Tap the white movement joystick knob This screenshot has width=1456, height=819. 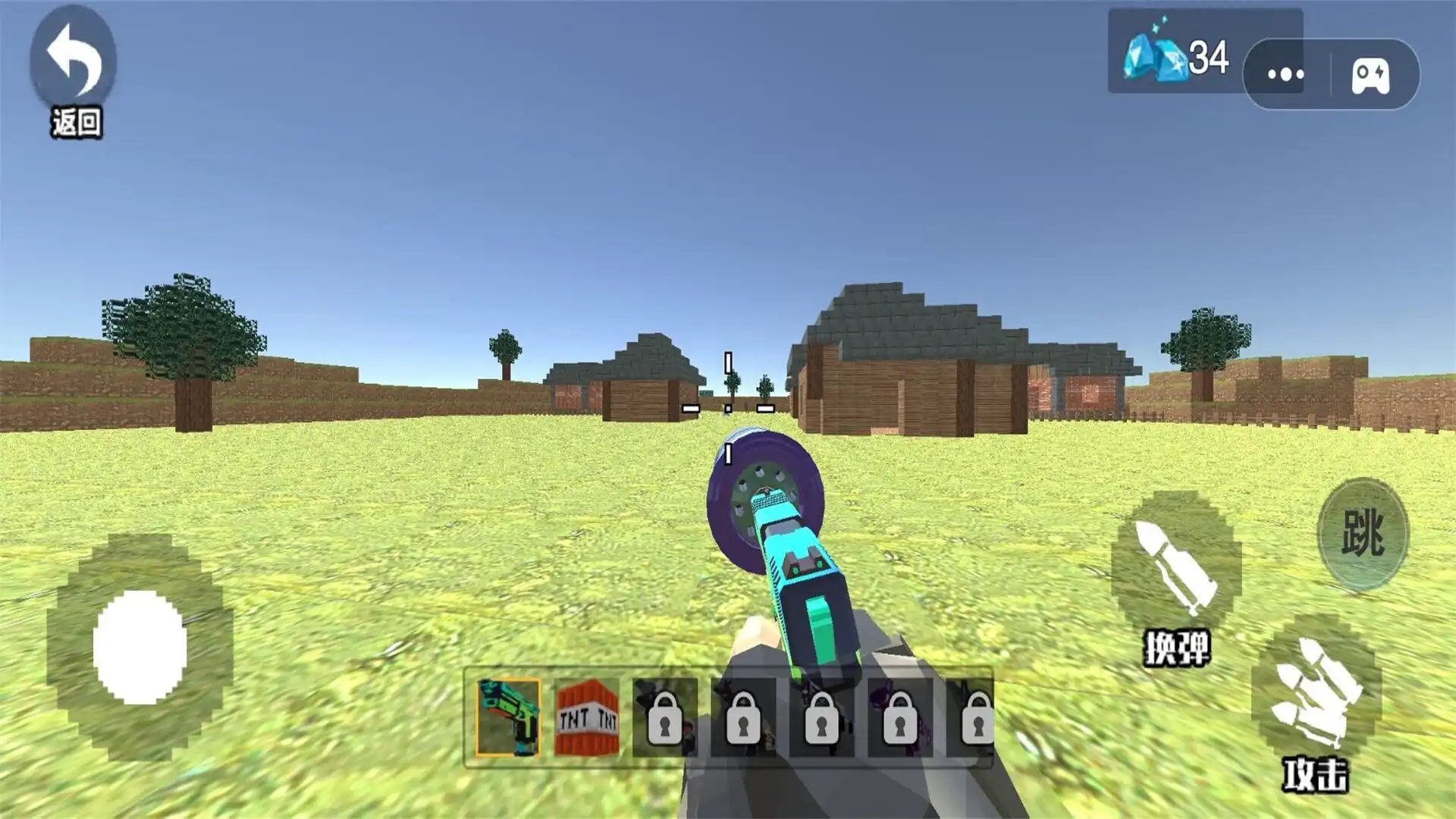[x=140, y=647]
